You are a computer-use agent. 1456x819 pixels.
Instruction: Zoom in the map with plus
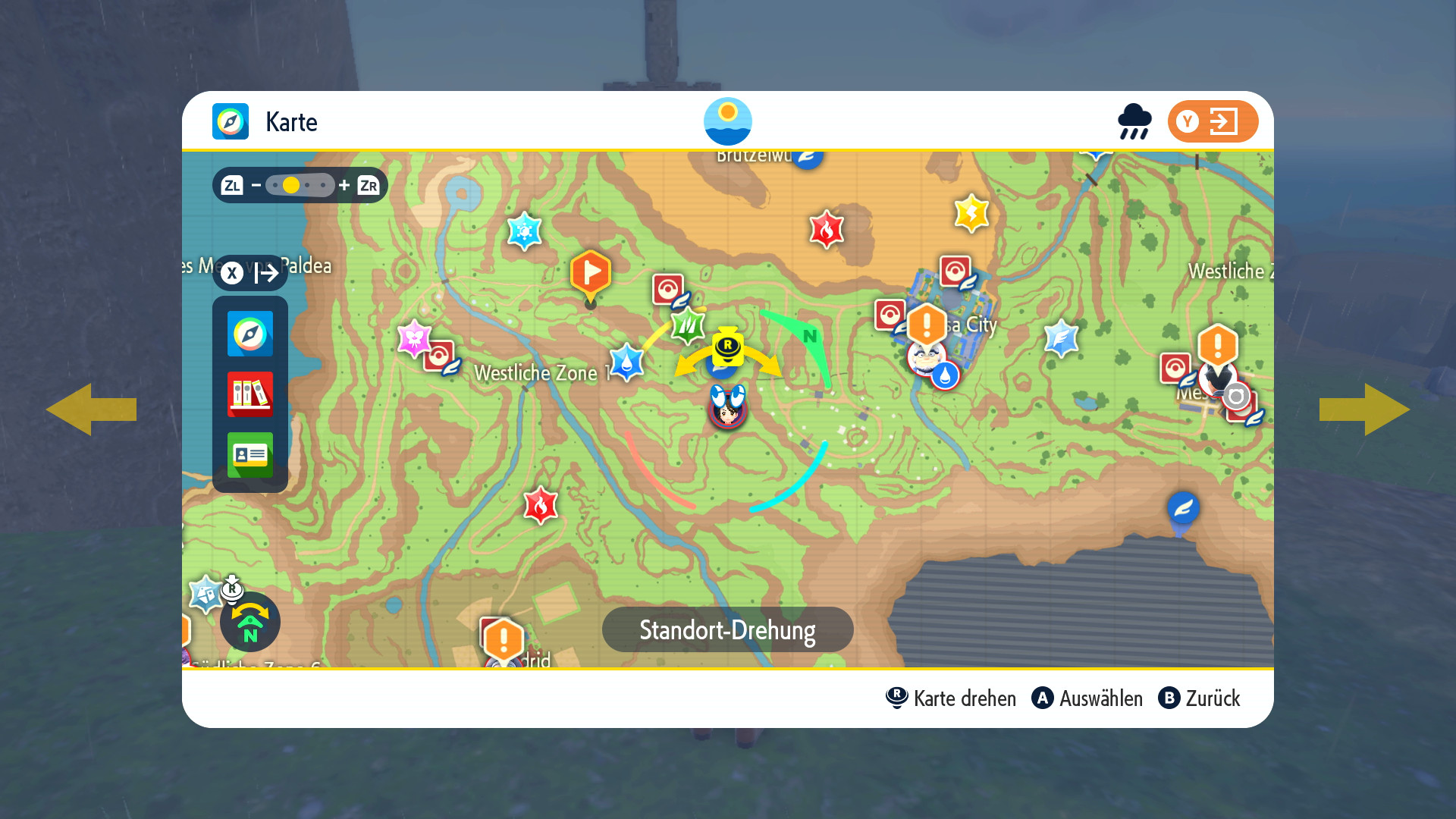point(344,185)
